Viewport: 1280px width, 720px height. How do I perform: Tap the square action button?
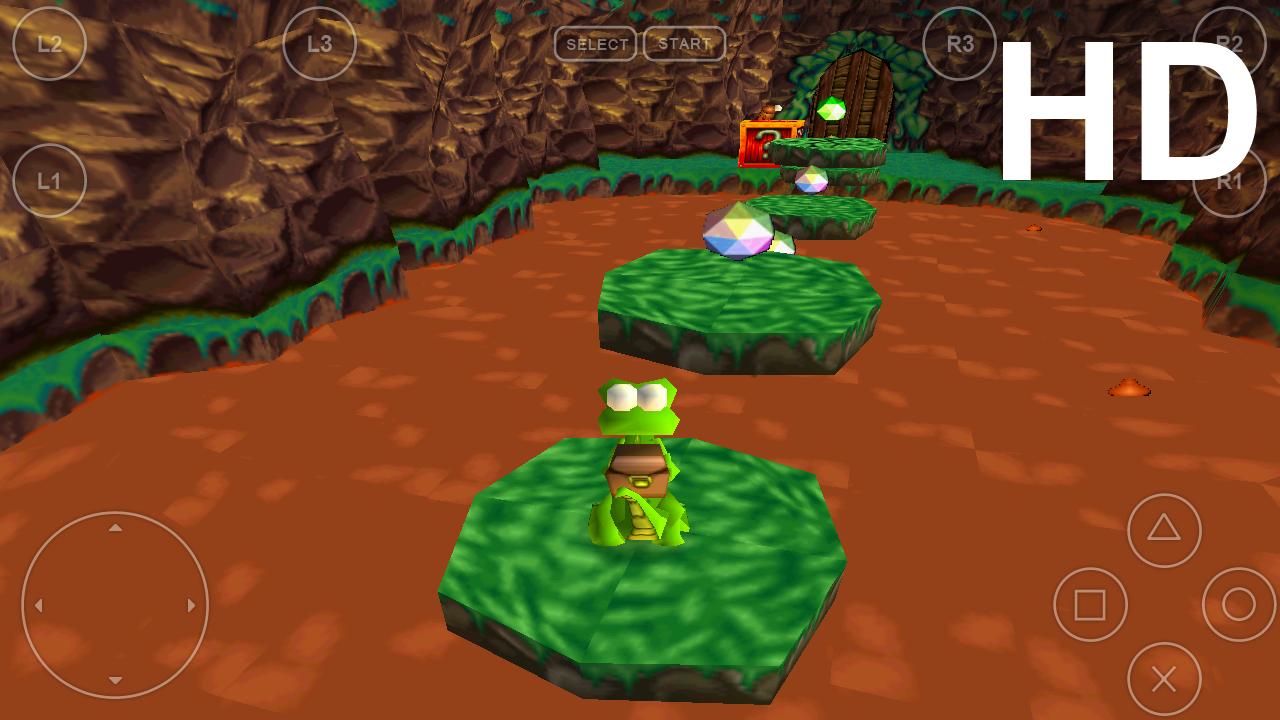pos(1090,605)
